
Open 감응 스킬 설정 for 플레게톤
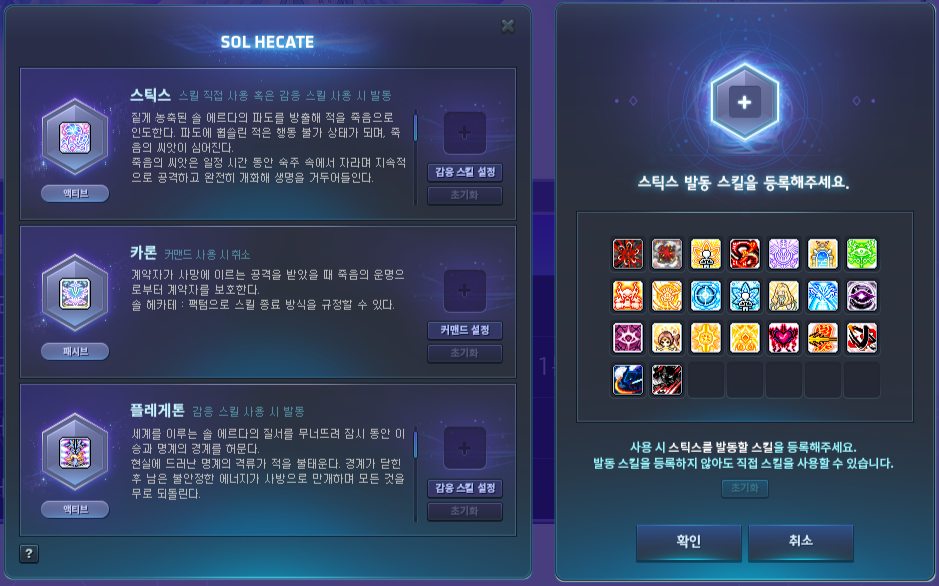(464, 488)
